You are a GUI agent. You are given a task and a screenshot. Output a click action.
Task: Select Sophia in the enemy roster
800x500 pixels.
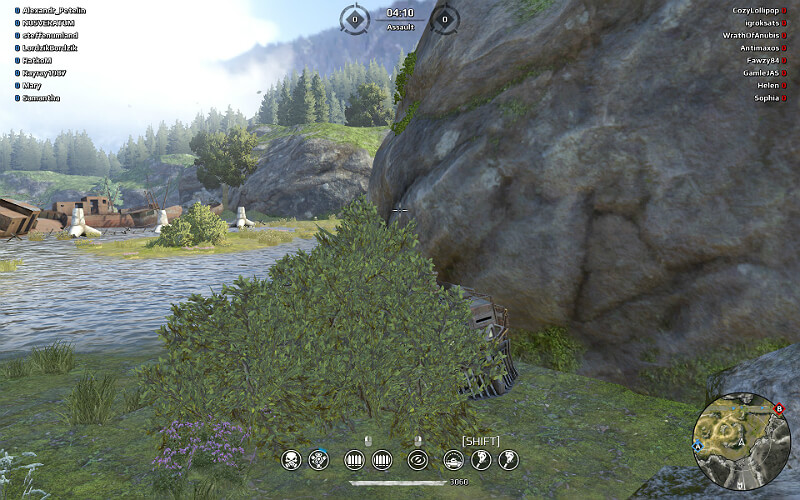pos(767,98)
